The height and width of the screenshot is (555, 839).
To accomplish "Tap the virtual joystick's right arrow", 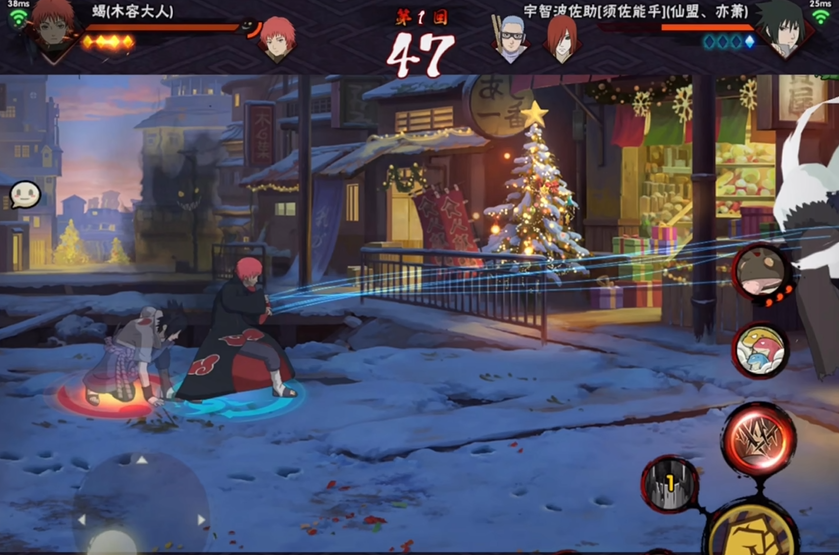I will coord(200,519).
